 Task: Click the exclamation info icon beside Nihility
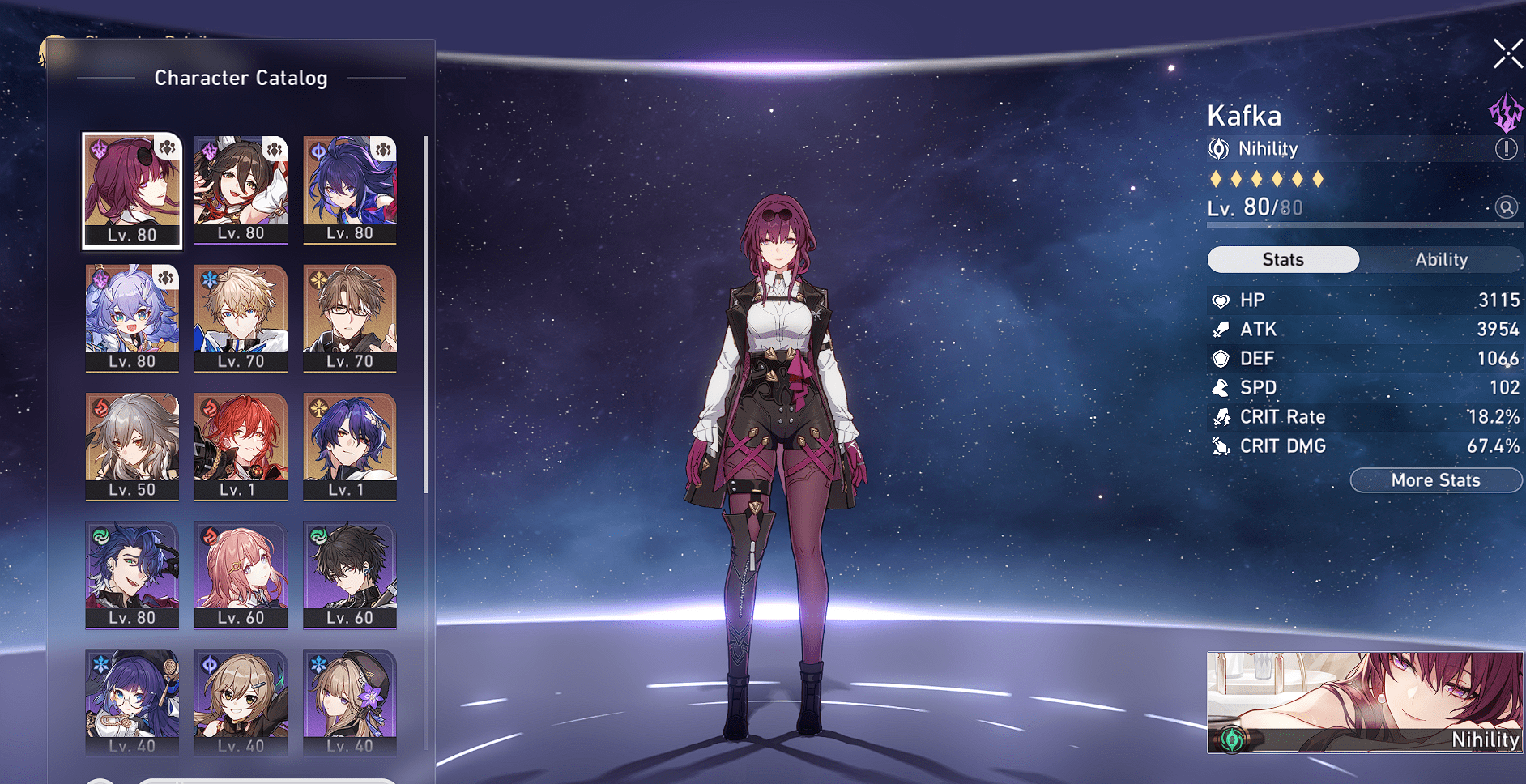point(1504,149)
